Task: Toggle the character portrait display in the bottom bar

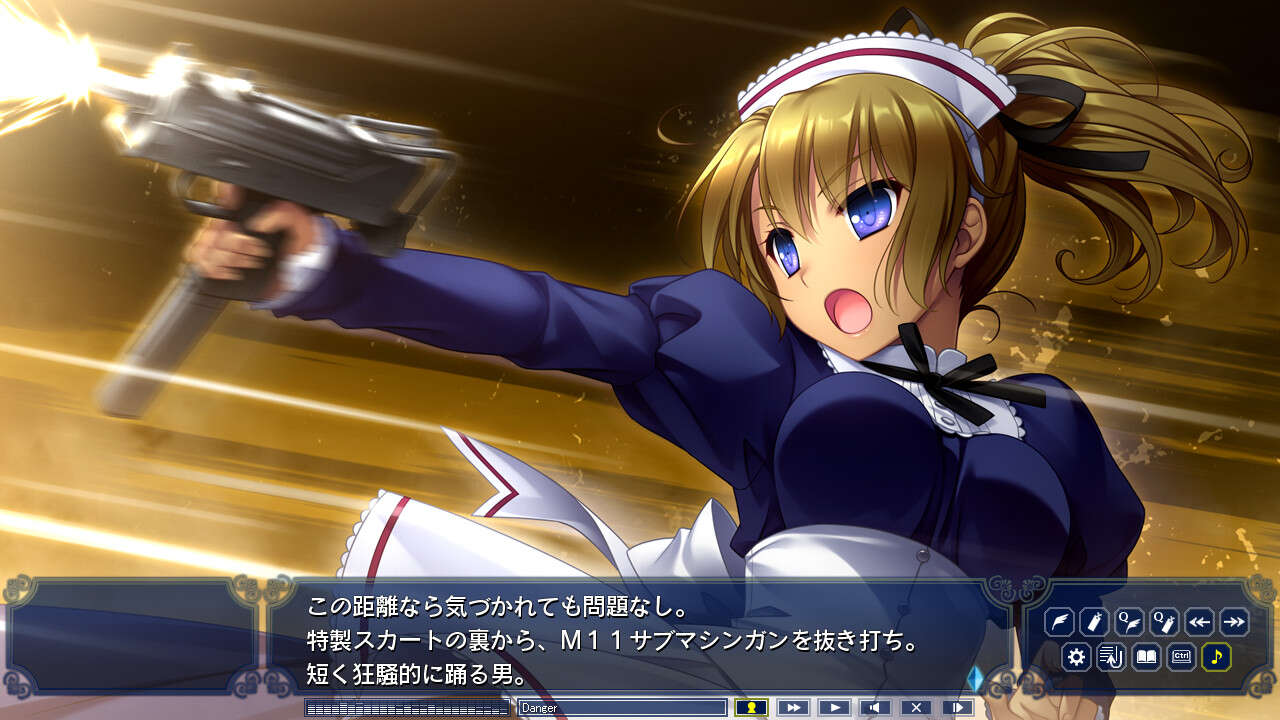Action: coord(751,706)
